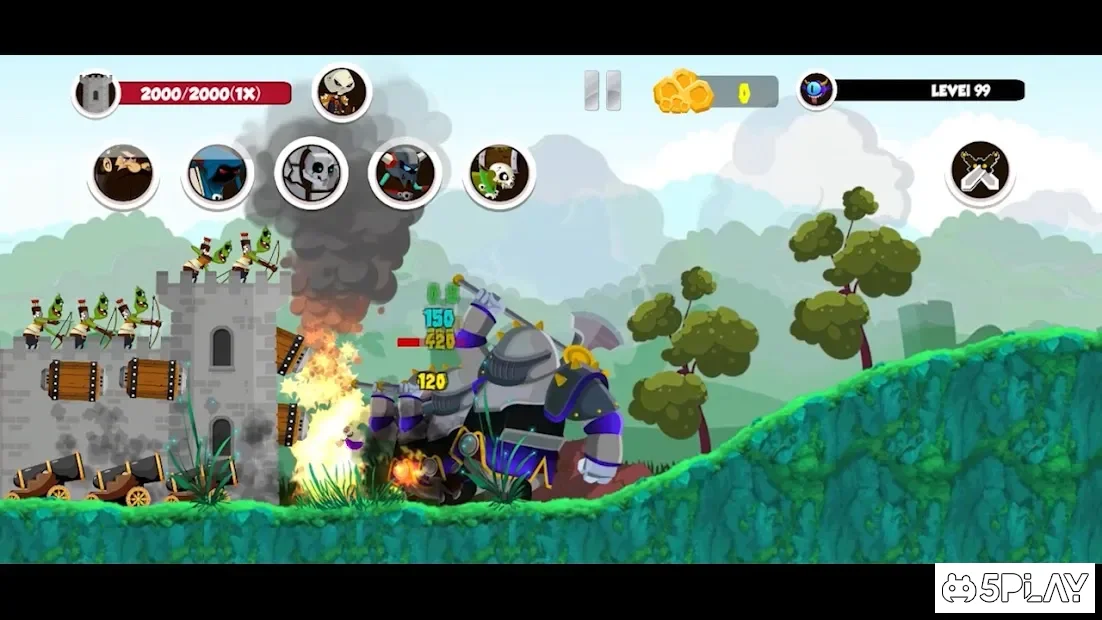
Task: Select the skull-faced hero icon beside health bar
Action: 342,93
